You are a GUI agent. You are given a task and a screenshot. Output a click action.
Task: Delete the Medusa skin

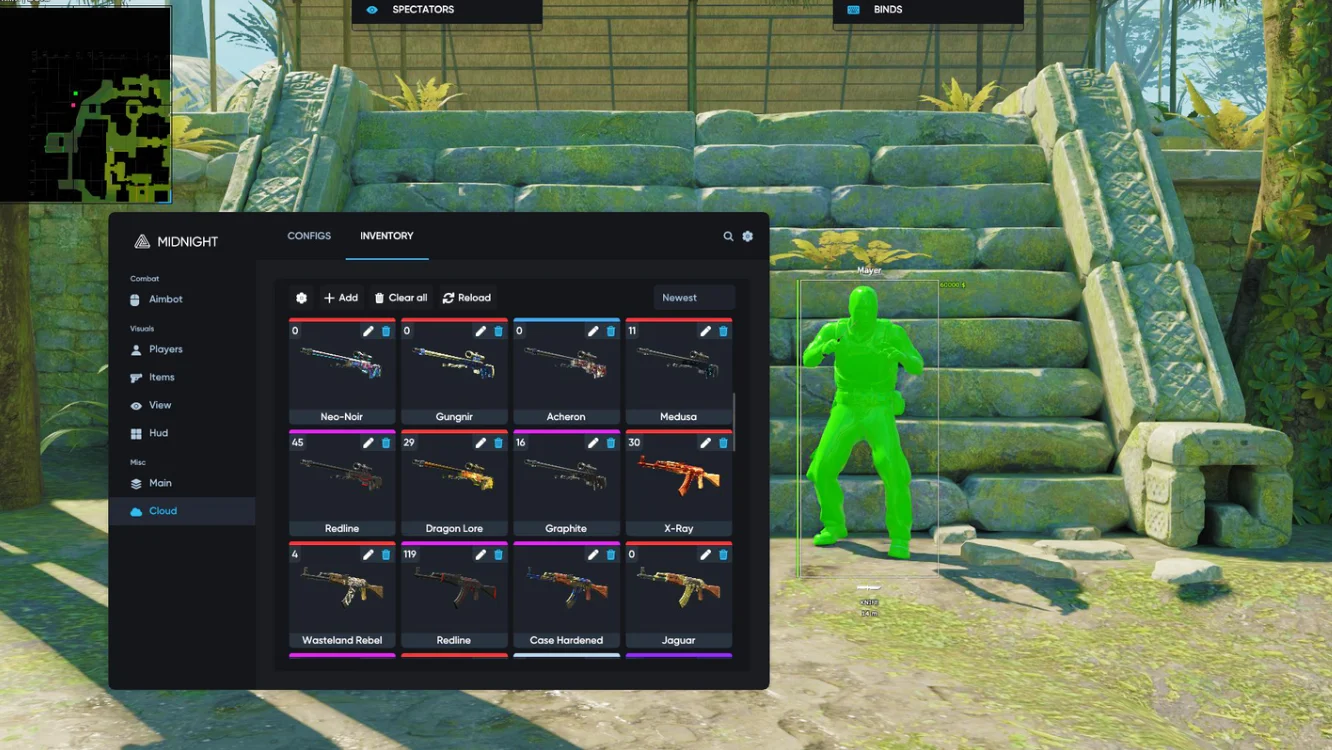pyautogui.click(x=723, y=331)
